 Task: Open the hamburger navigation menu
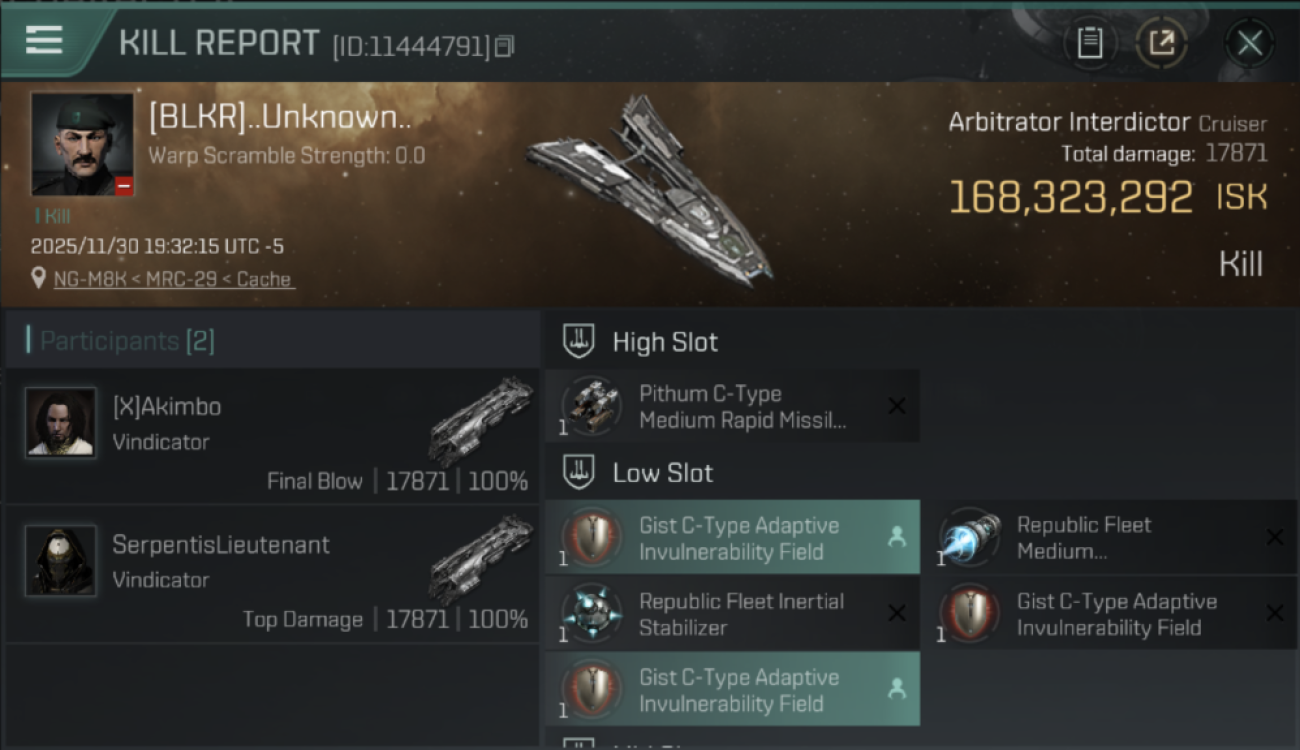click(42, 40)
